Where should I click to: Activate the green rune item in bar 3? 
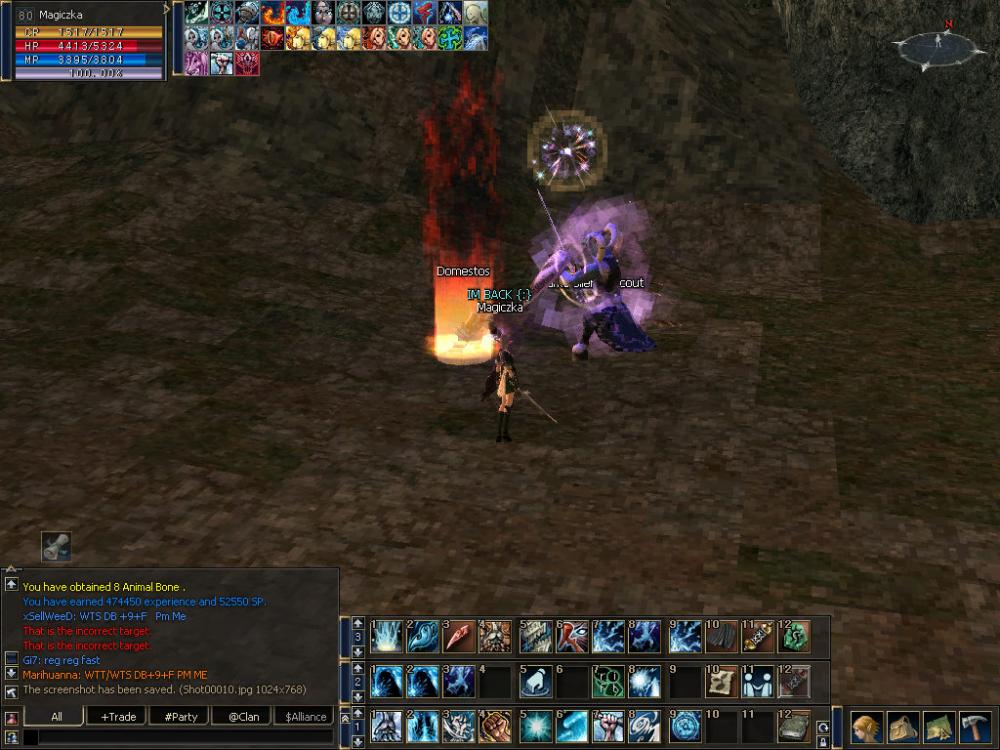point(795,637)
